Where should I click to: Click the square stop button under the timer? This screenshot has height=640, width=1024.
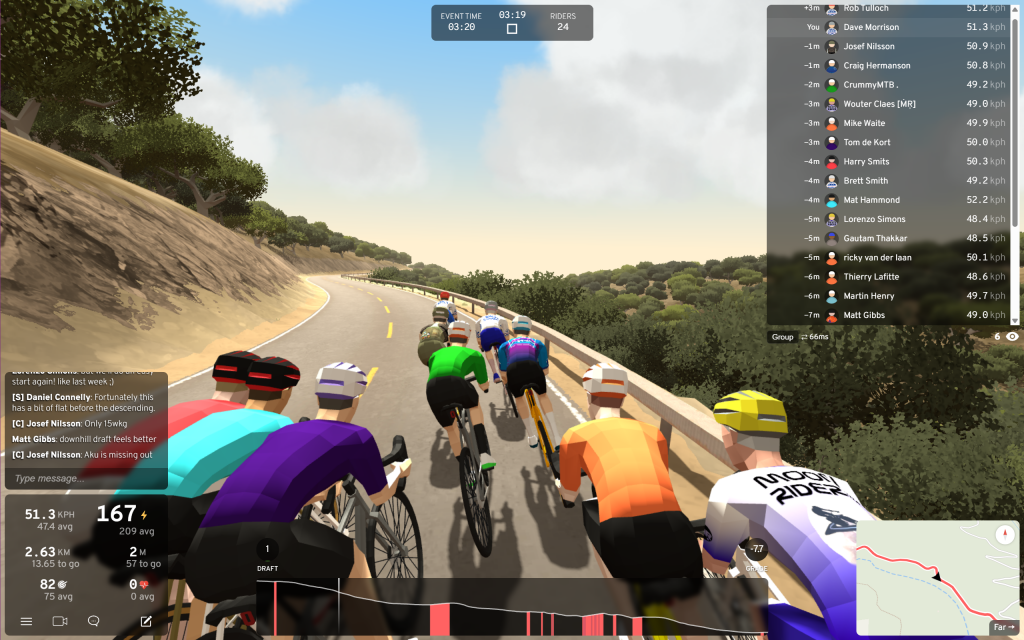(x=512, y=29)
